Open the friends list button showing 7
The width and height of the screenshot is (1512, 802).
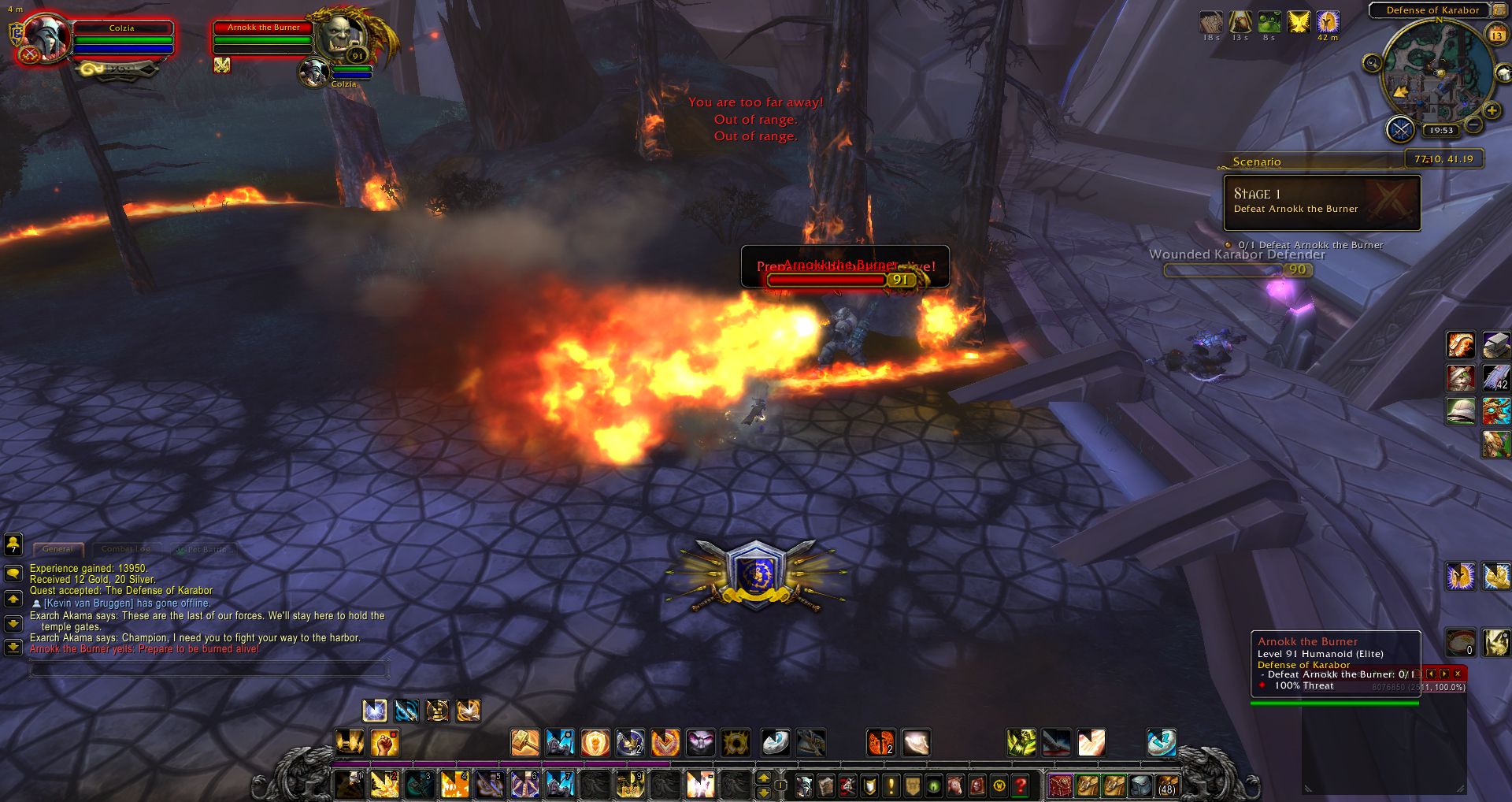13,544
